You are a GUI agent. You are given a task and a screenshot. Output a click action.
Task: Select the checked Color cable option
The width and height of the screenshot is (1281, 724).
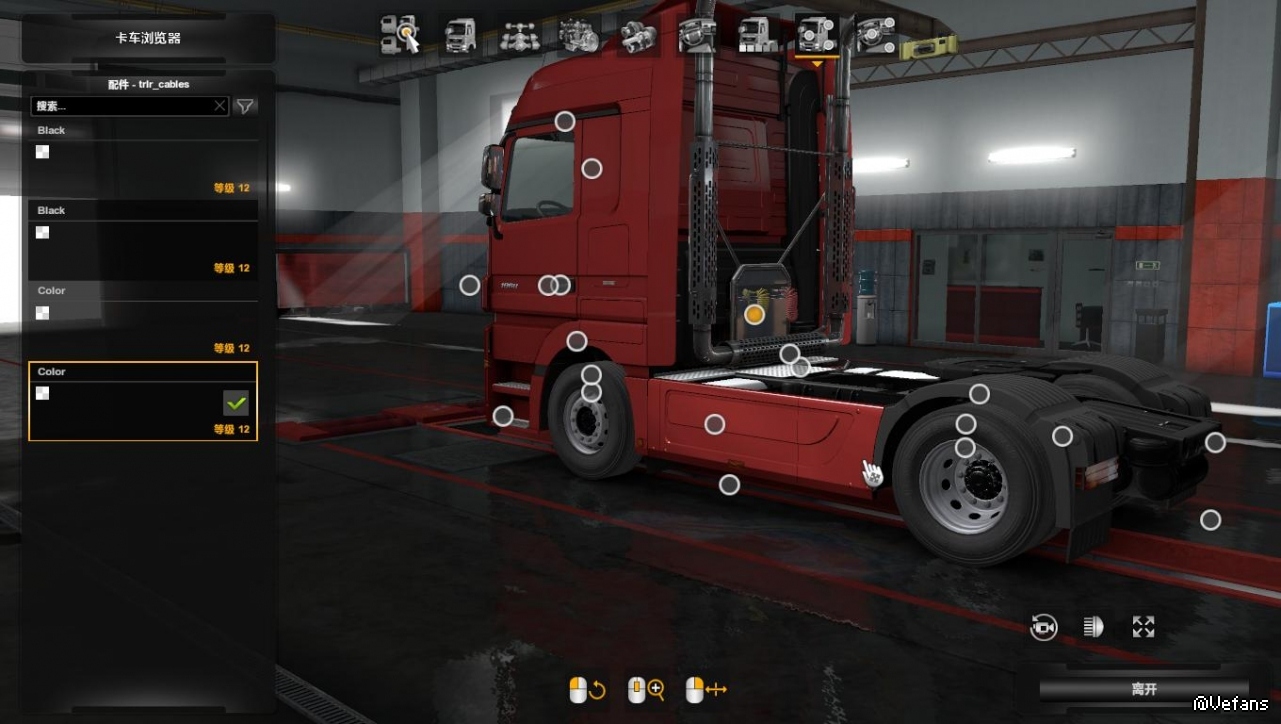click(143, 401)
